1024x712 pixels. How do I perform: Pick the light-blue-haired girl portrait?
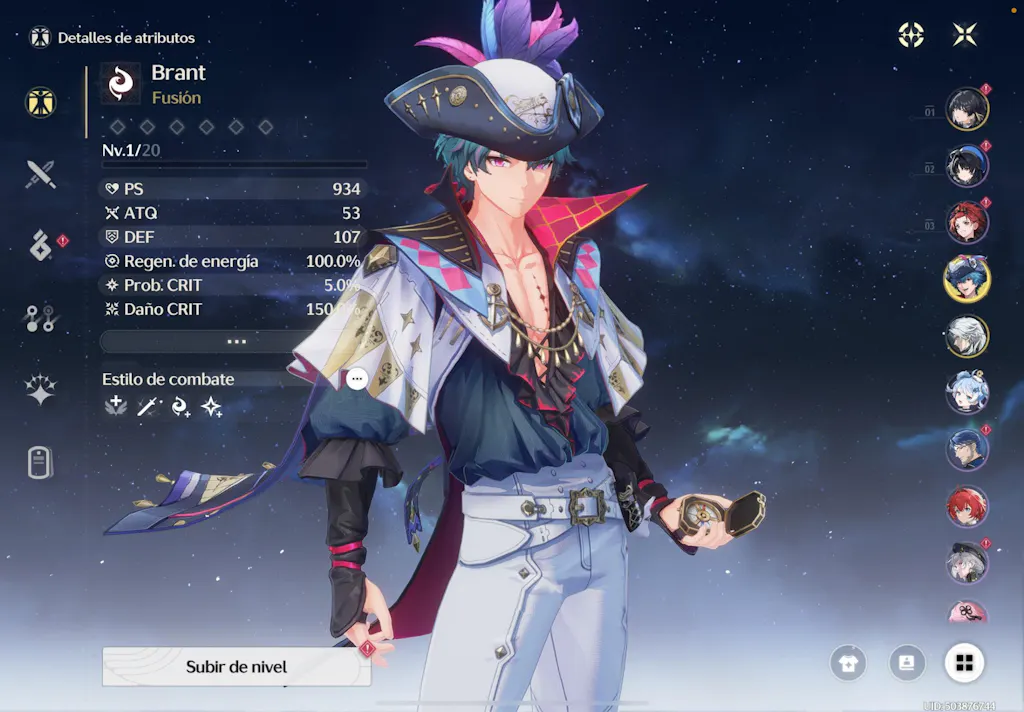(967, 393)
